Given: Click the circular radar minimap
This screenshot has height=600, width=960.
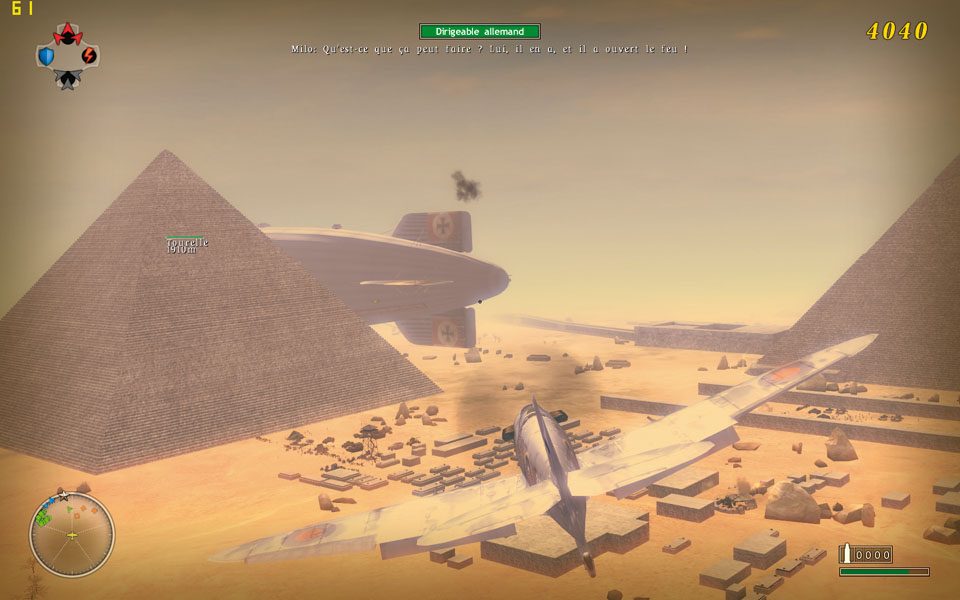Looking at the screenshot, I should 72,535.
